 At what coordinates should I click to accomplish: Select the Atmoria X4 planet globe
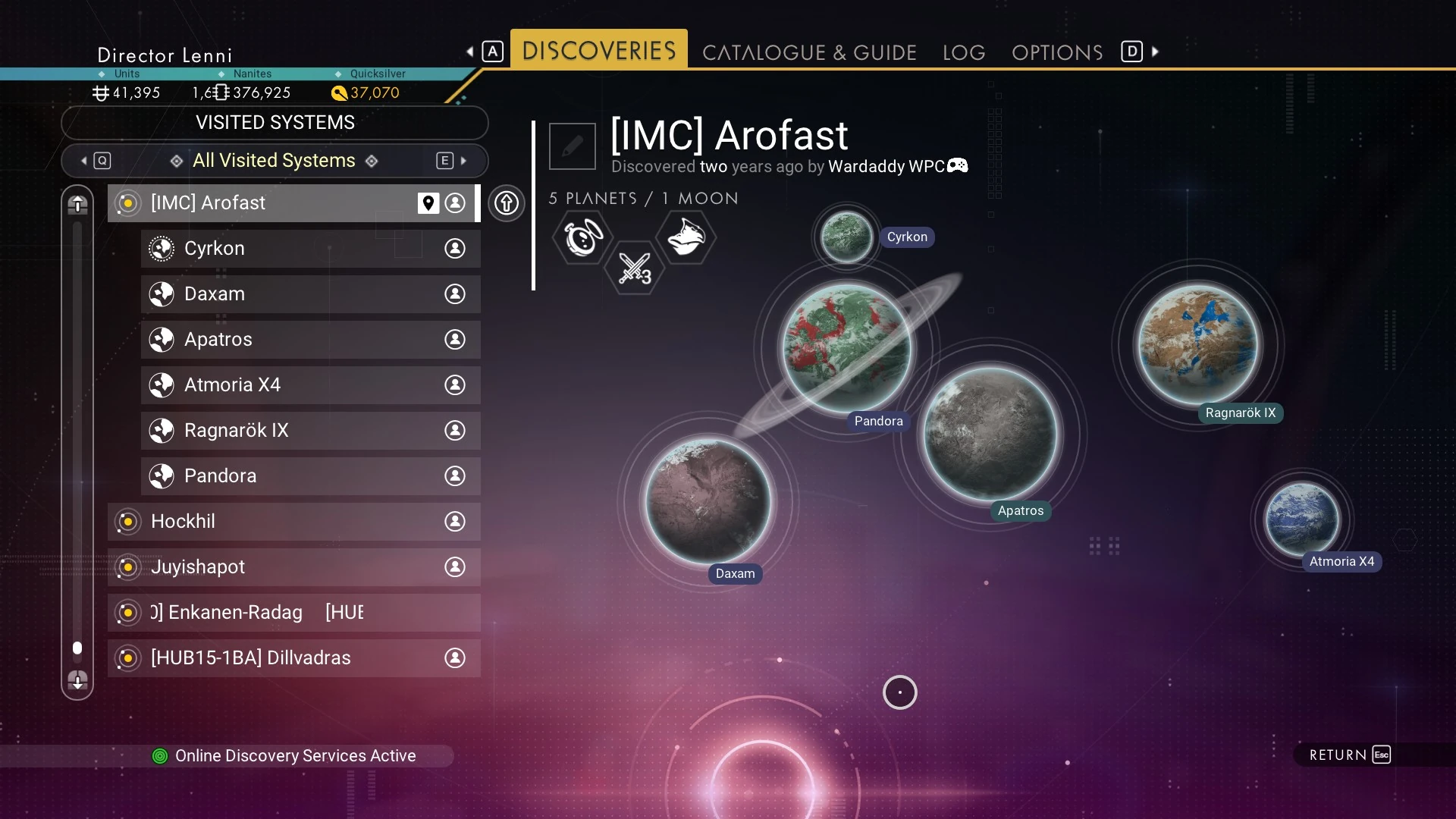click(1301, 520)
